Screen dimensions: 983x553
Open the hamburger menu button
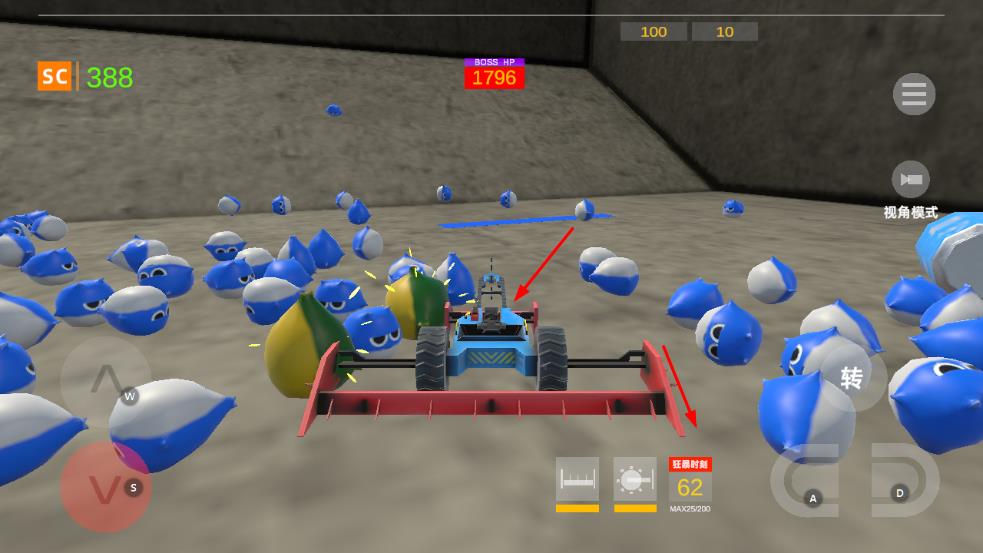point(913,95)
